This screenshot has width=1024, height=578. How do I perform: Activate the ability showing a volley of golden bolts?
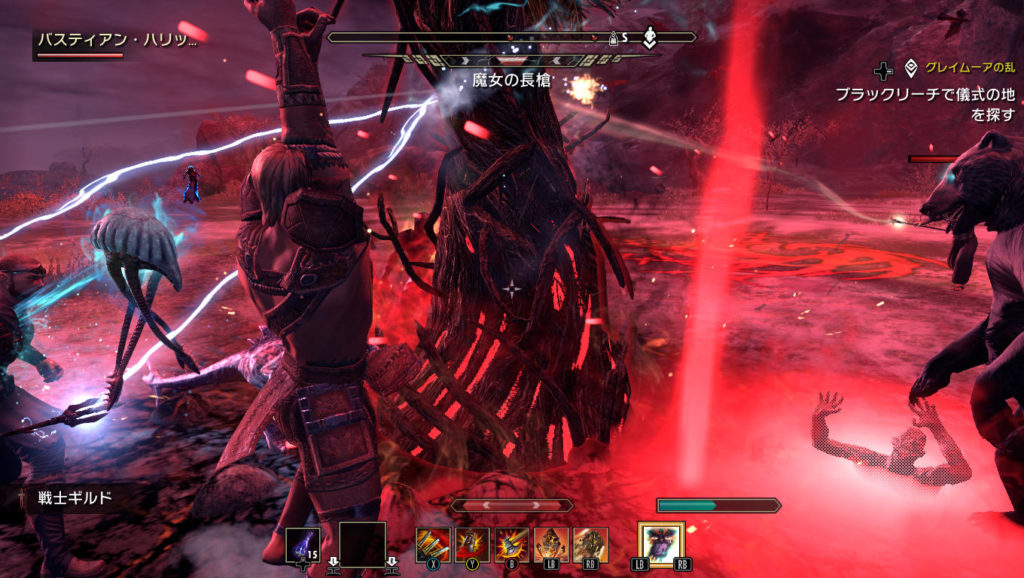pyautogui.click(x=433, y=543)
